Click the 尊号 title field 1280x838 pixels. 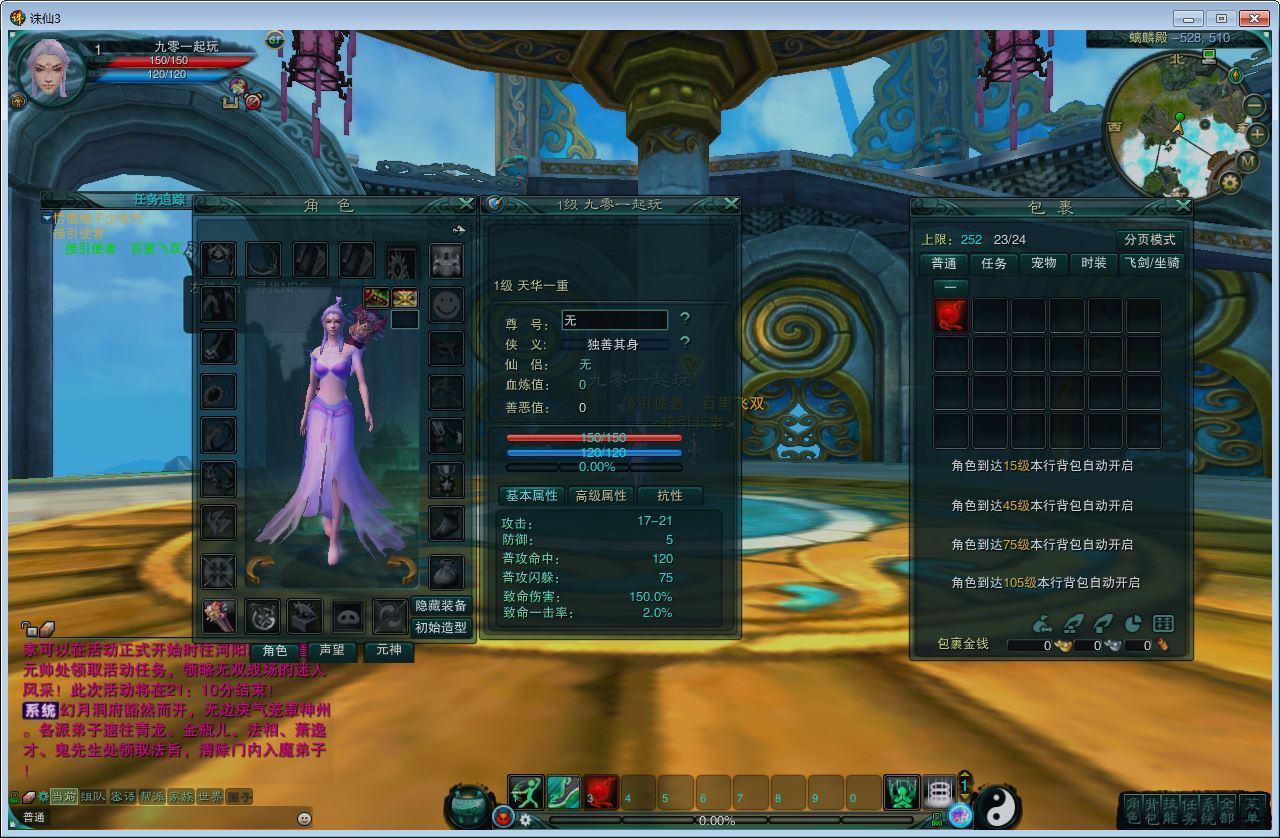tap(613, 320)
